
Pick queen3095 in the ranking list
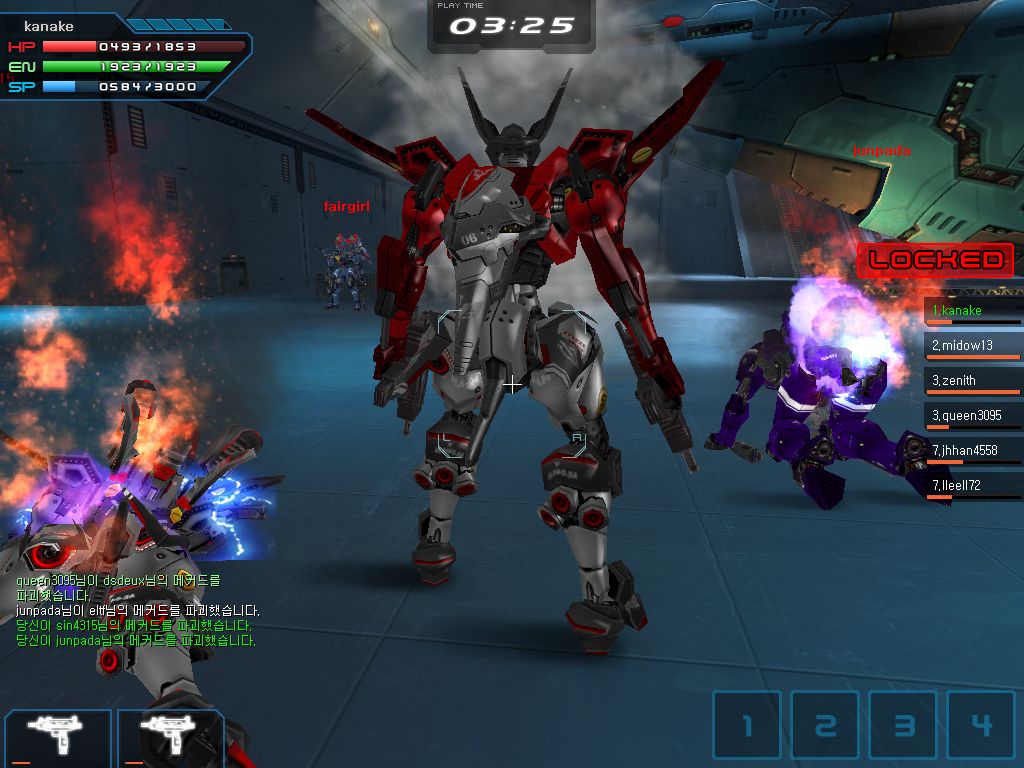(972, 416)
